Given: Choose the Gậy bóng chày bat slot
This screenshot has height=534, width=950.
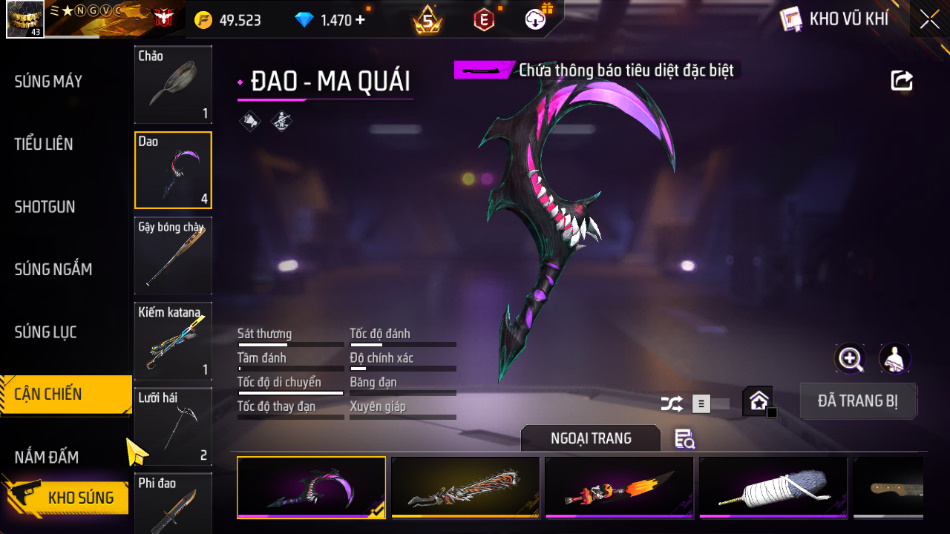Looking at the screenshot, I should click(173, 255).
